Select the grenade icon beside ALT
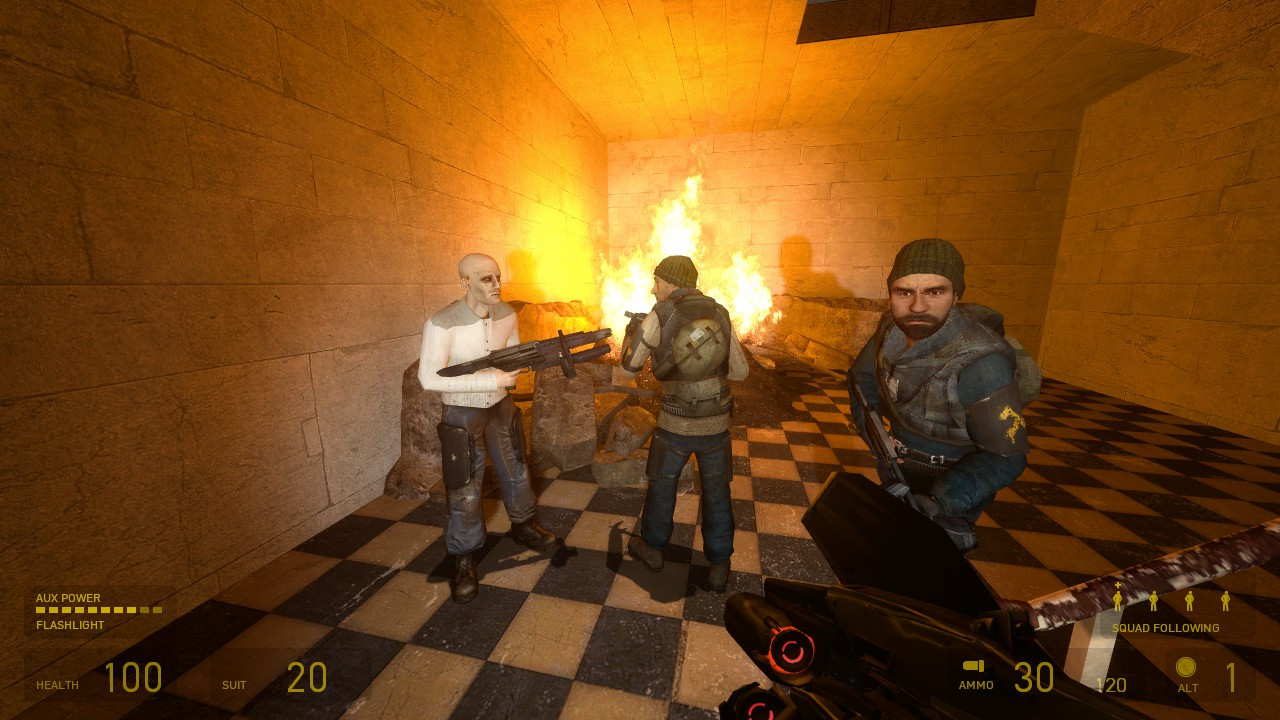This screenshot has width=1280, height=720. tap(1186, 666)
